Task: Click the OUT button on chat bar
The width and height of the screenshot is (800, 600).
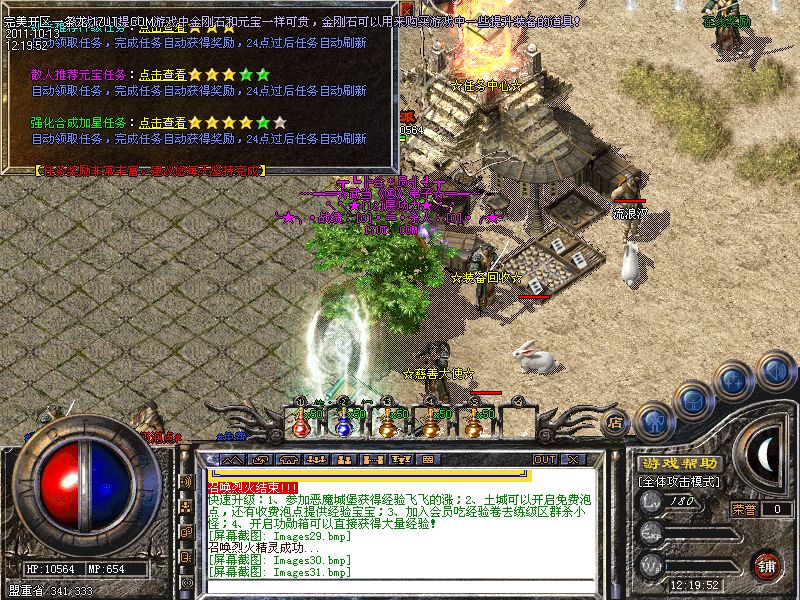Action: click(x=544, y=459)
